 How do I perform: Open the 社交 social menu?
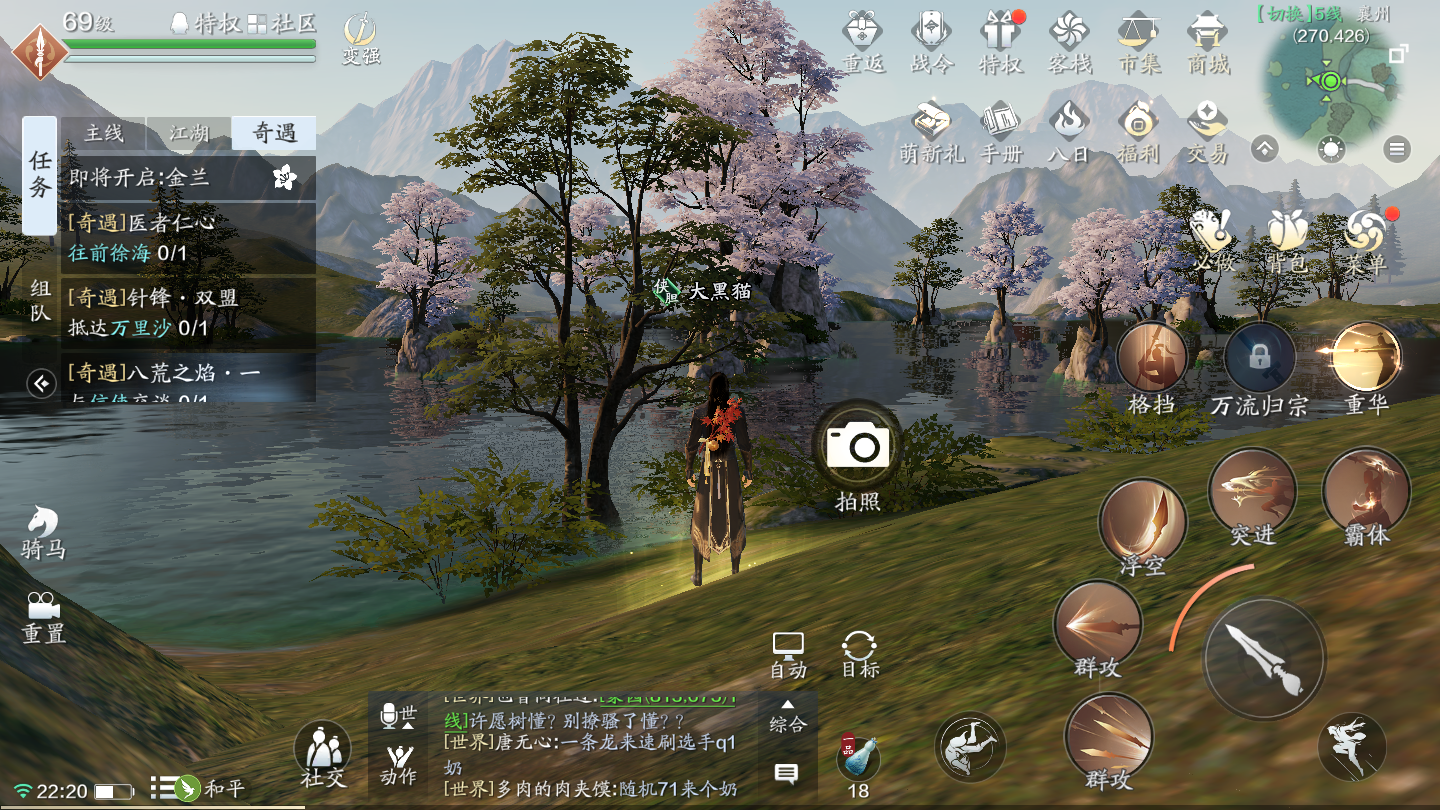[323, 752]
